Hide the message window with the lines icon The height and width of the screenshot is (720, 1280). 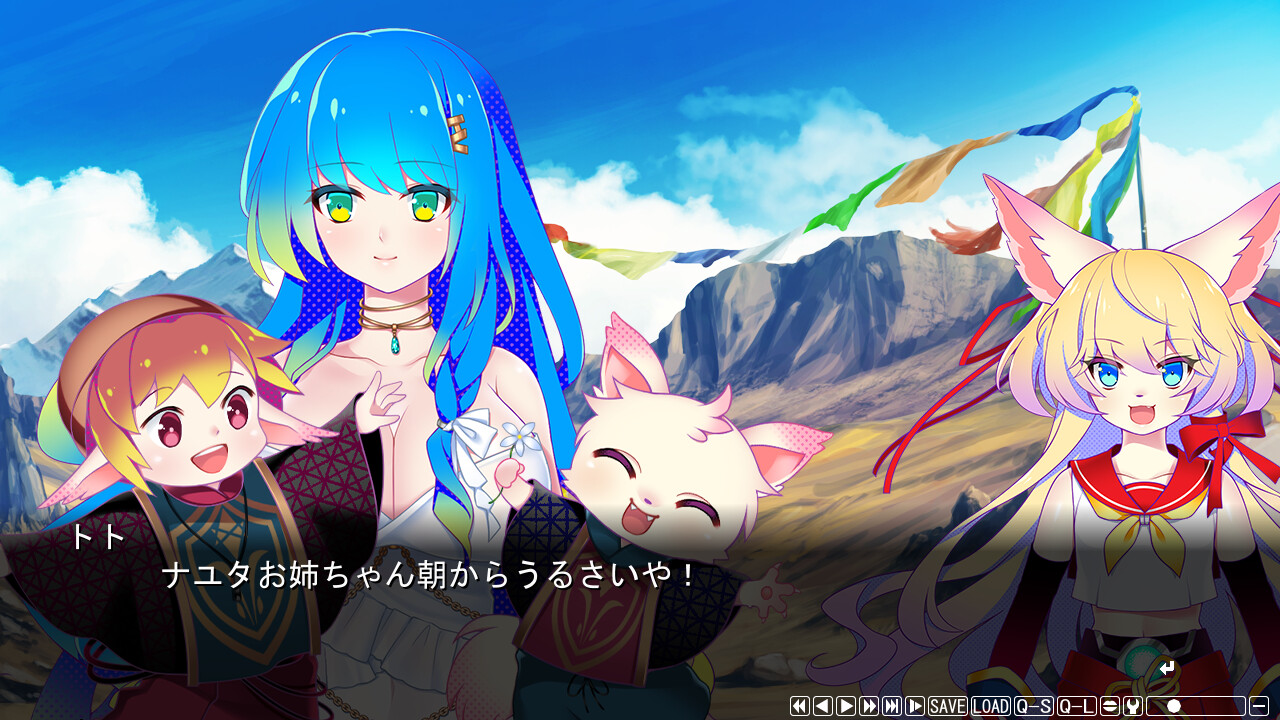pos(1110,706)
